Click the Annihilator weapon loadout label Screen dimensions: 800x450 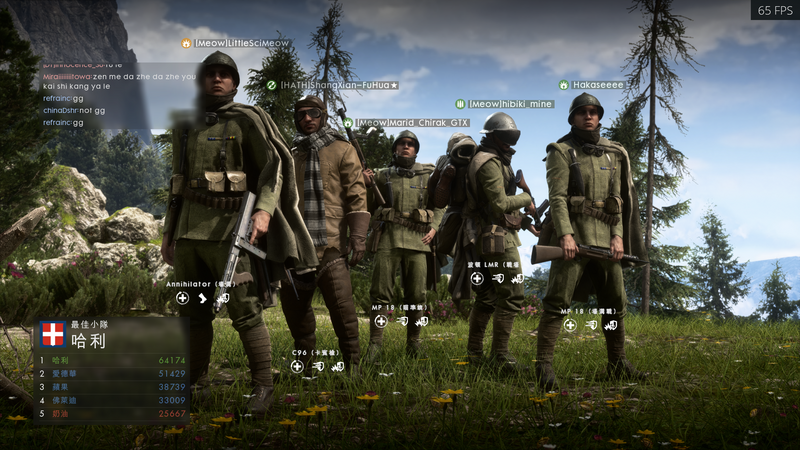click(199, 284)
